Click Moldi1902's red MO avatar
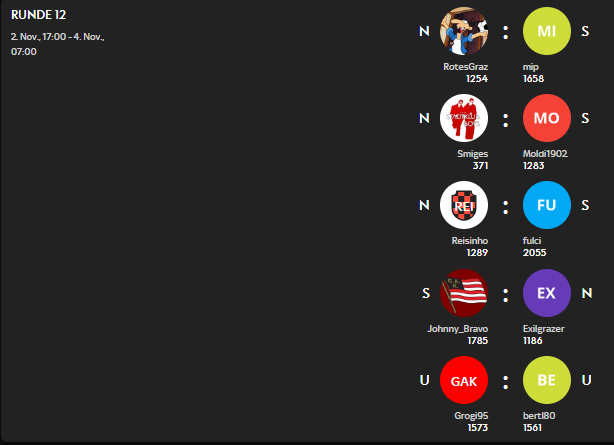Screen dimensions: 614x445 pos(547,119)
